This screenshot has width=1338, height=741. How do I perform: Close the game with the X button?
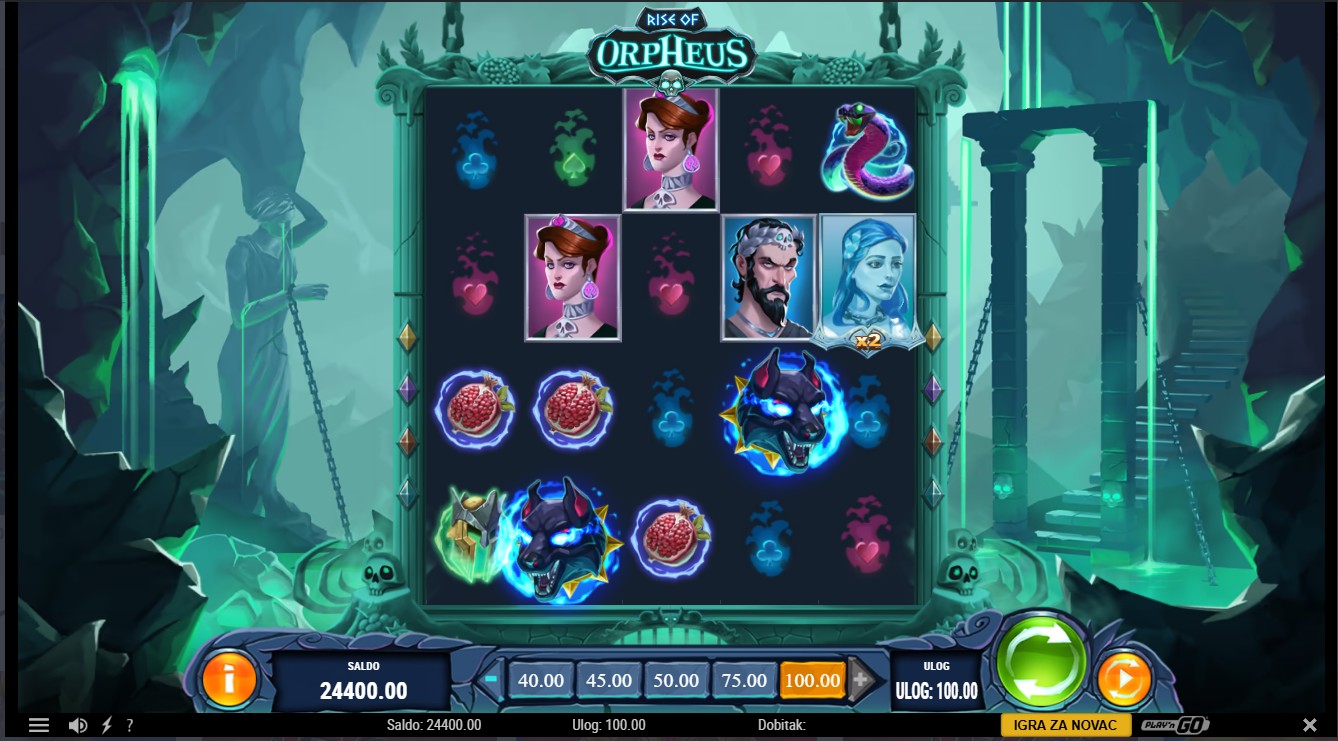1309,725
